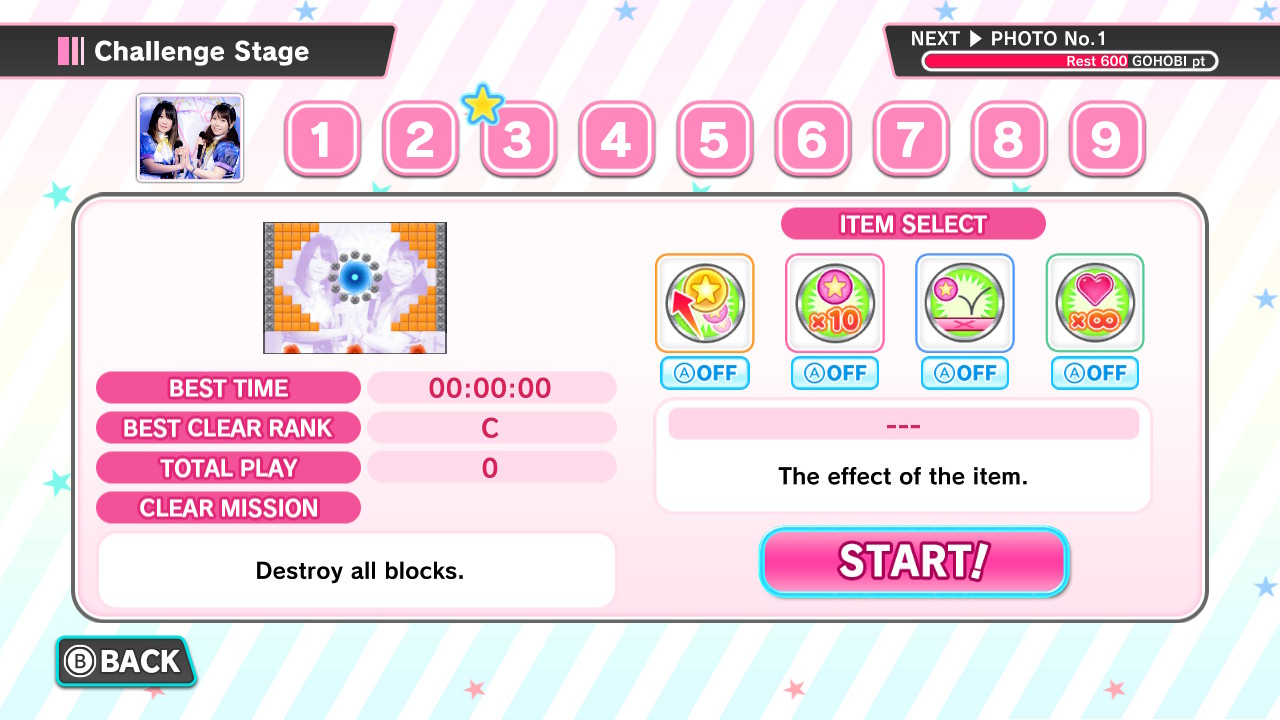Select stage number 9
1280x720 pixels.
pyautogui.click(x=1106, y=140)
